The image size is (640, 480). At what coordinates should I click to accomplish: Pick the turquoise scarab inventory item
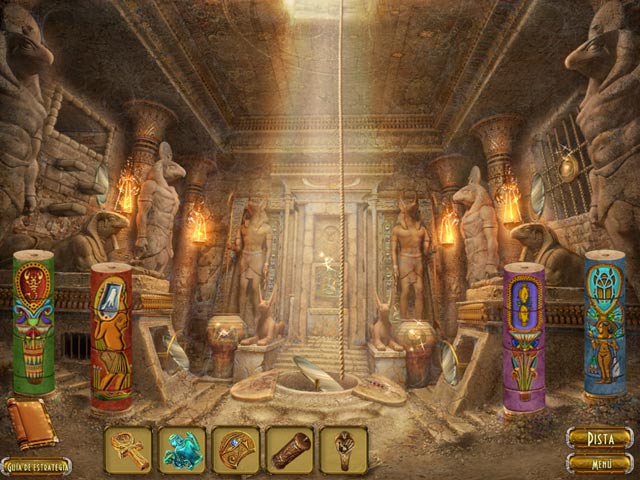182,450
